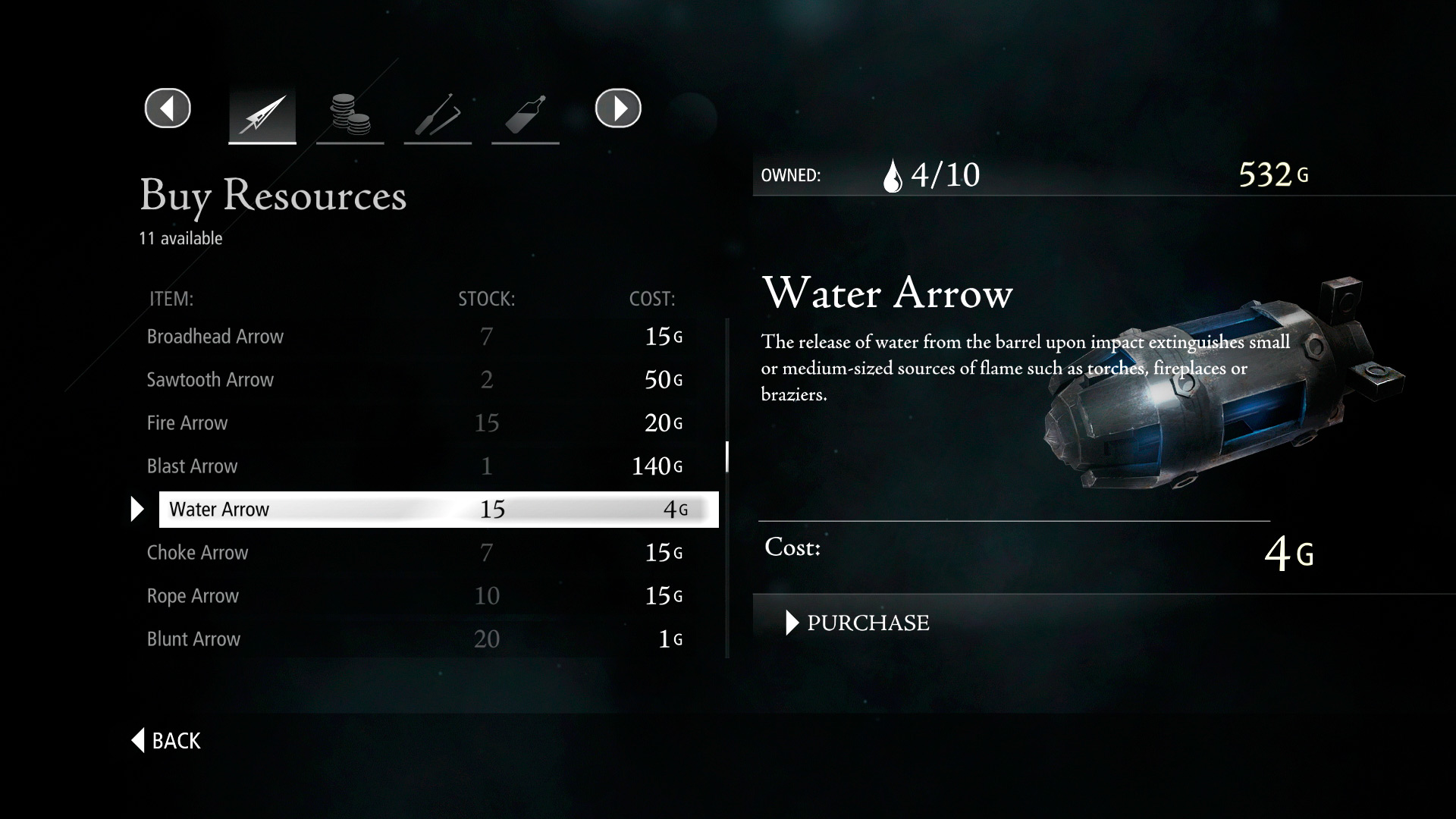Viewport: 1456px width, 819px height.
Task: Select Broadhead Arrow in the list
Action: 215,337
